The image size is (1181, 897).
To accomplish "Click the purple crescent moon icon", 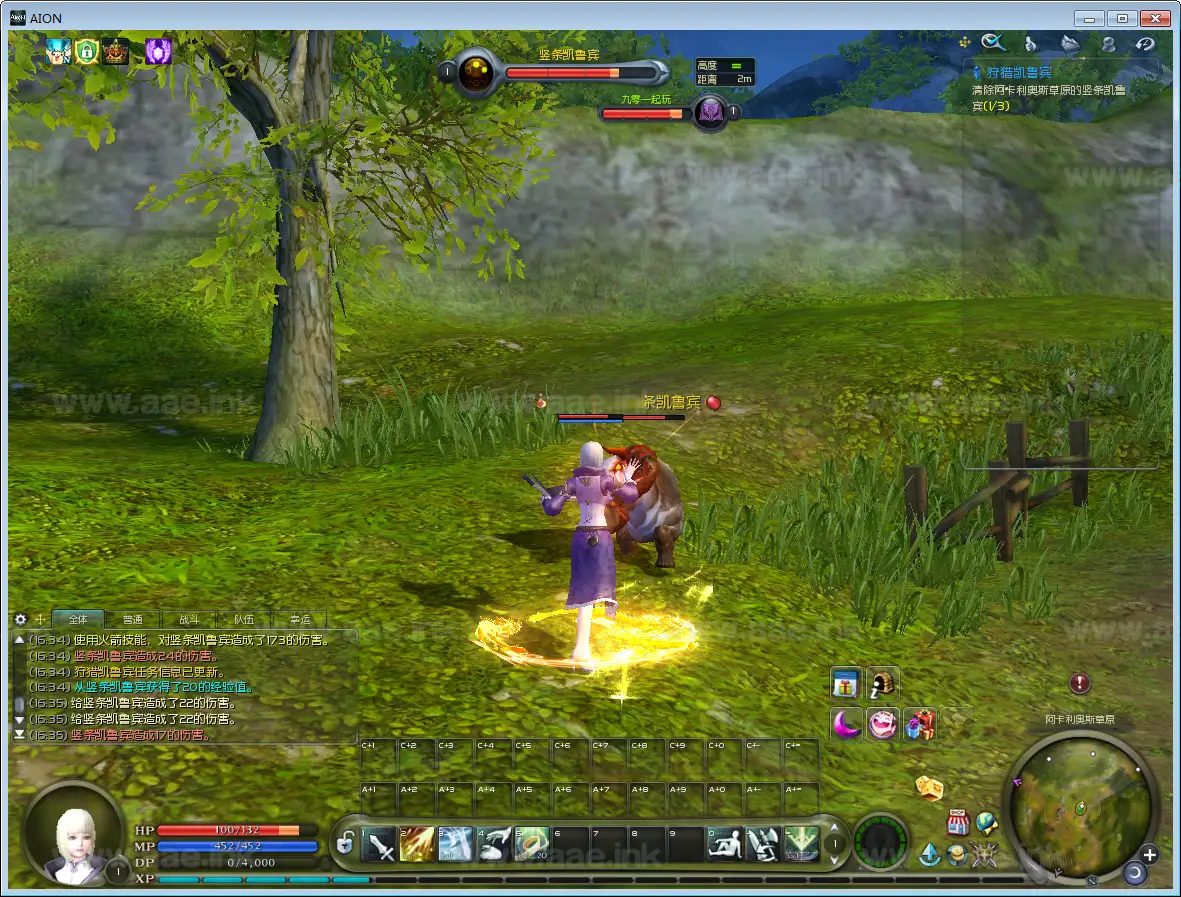I will [x=846, y=723].
